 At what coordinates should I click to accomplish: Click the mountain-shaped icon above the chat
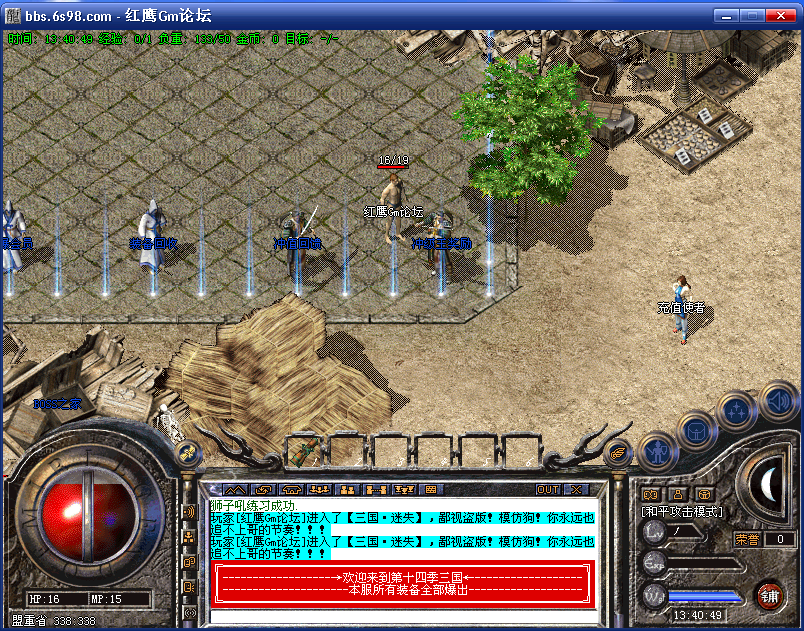pos(234,489)
